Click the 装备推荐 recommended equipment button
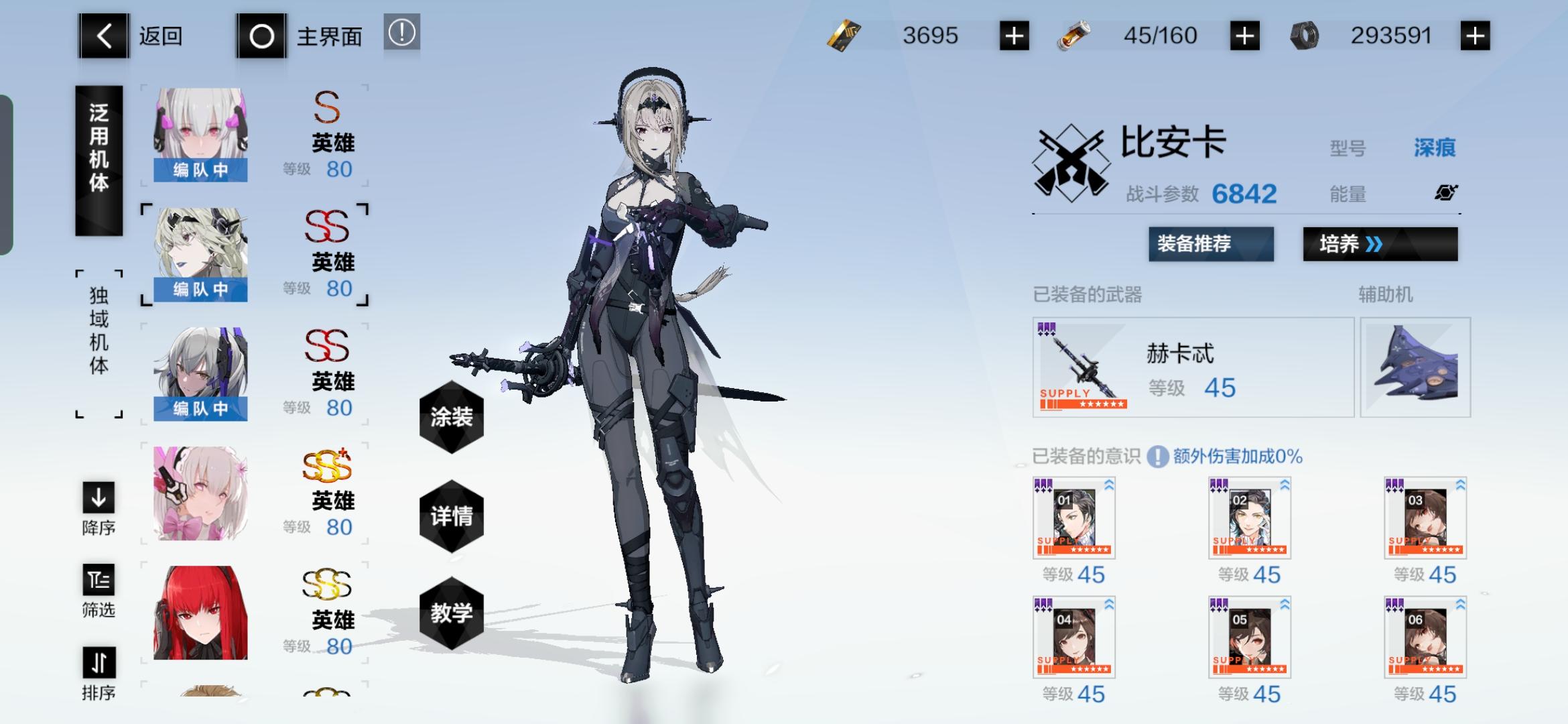Viewport: 1568px width, 724px height. pyautogui.click(x=1210, y=245)
